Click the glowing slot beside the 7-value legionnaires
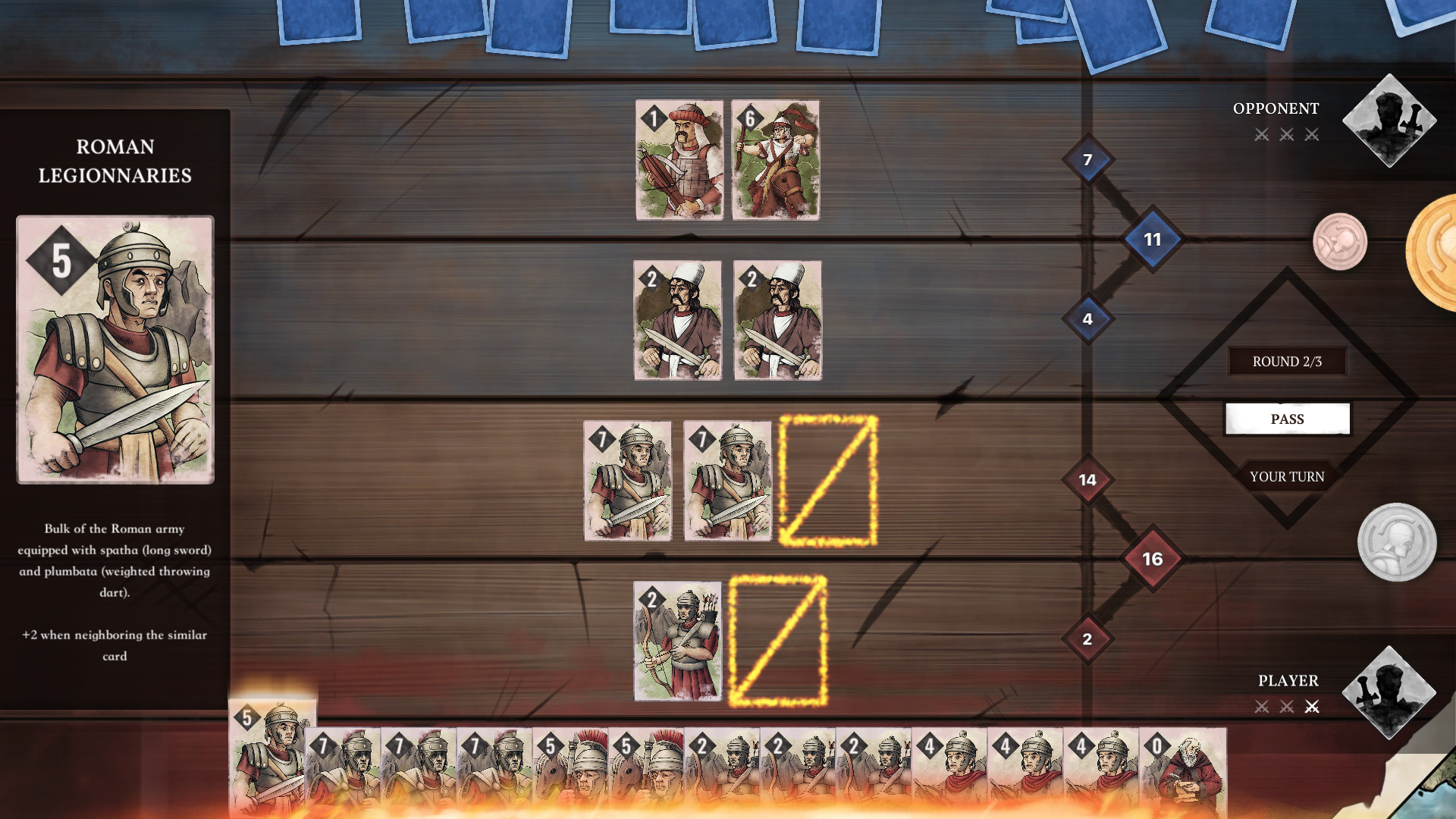 828,481
